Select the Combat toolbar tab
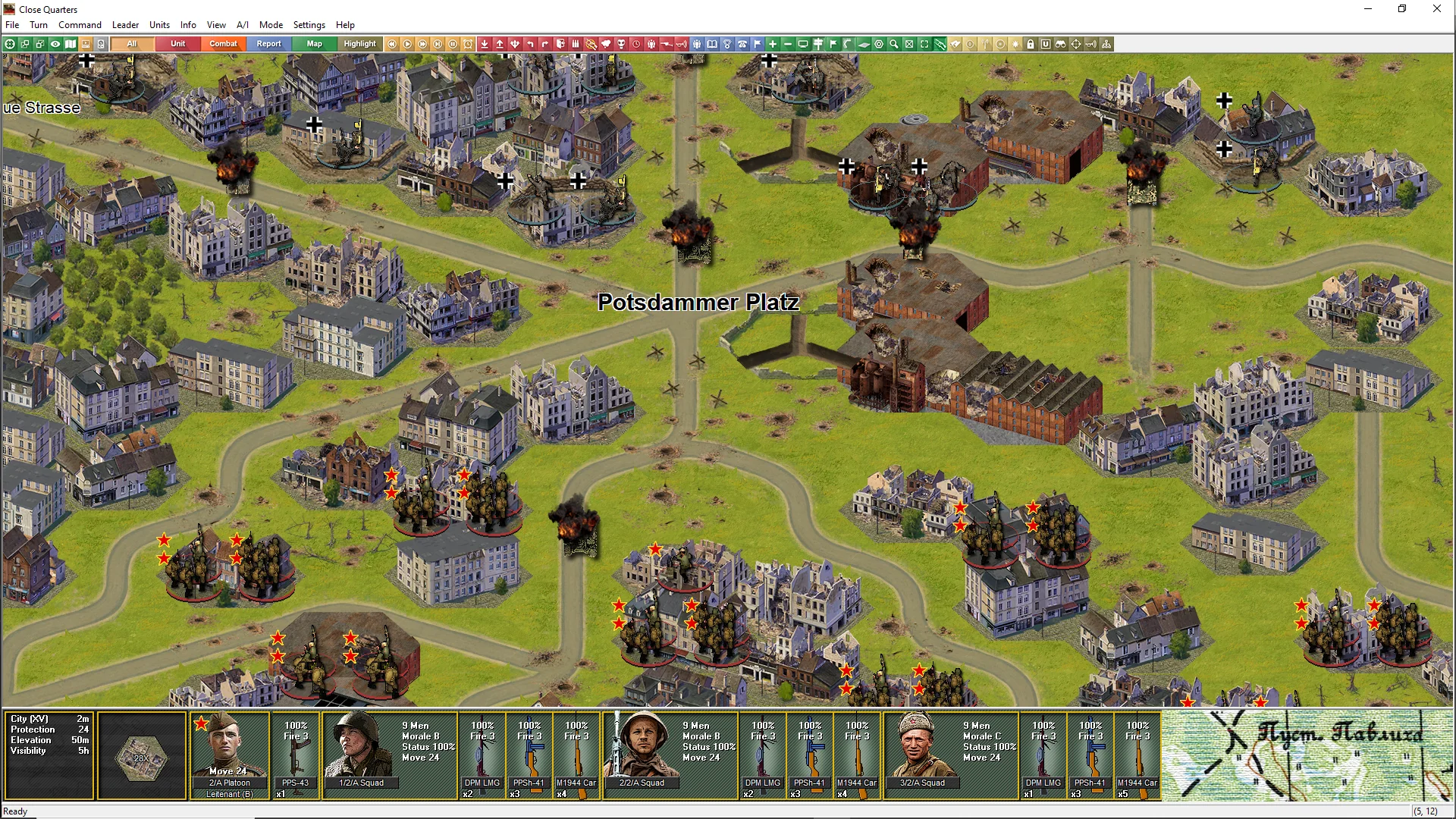The image size is (1456, 819). [223, 44]
